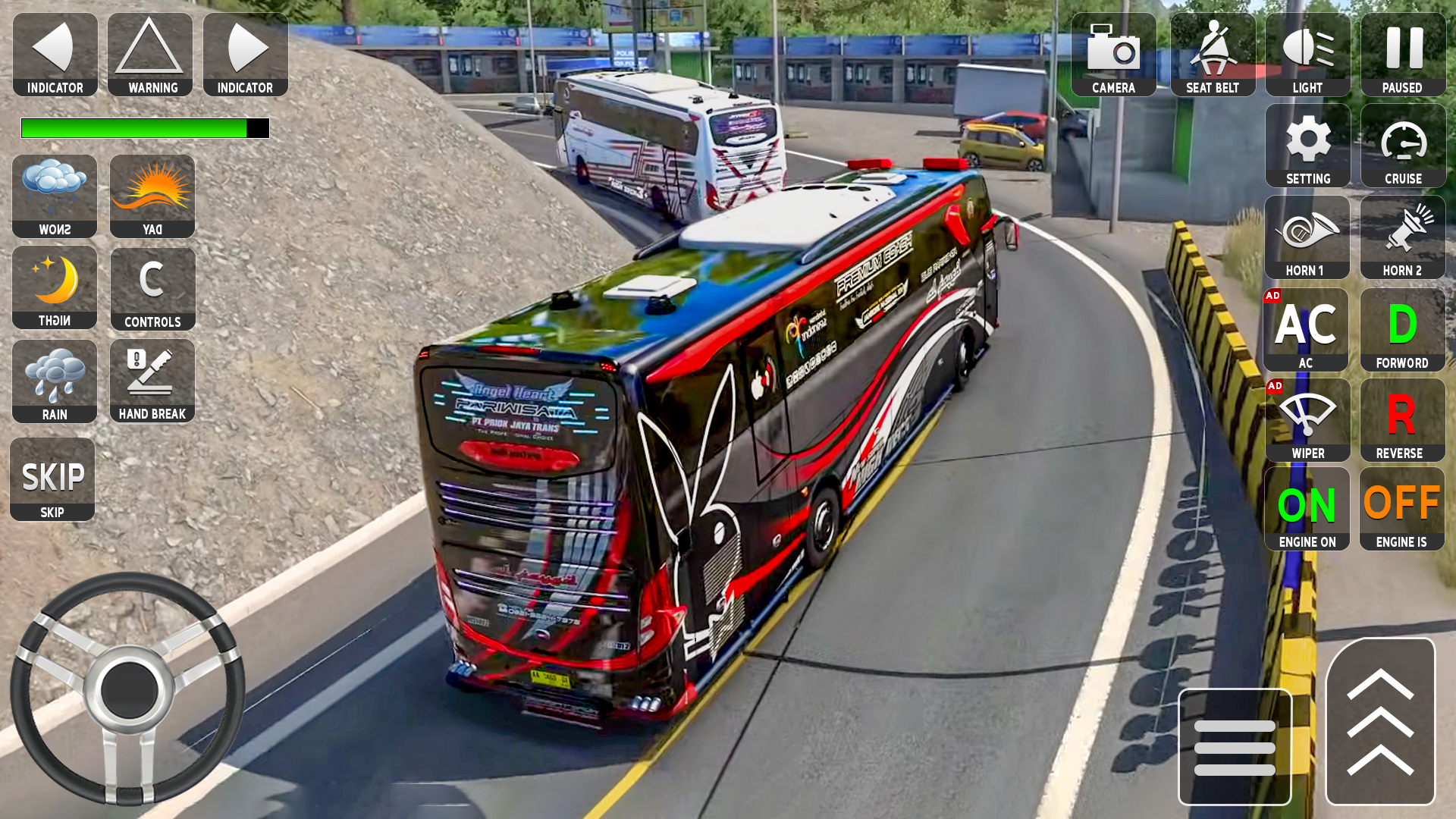
Task: Engage R Reverse gear
Action: [x=1402, y=421]
